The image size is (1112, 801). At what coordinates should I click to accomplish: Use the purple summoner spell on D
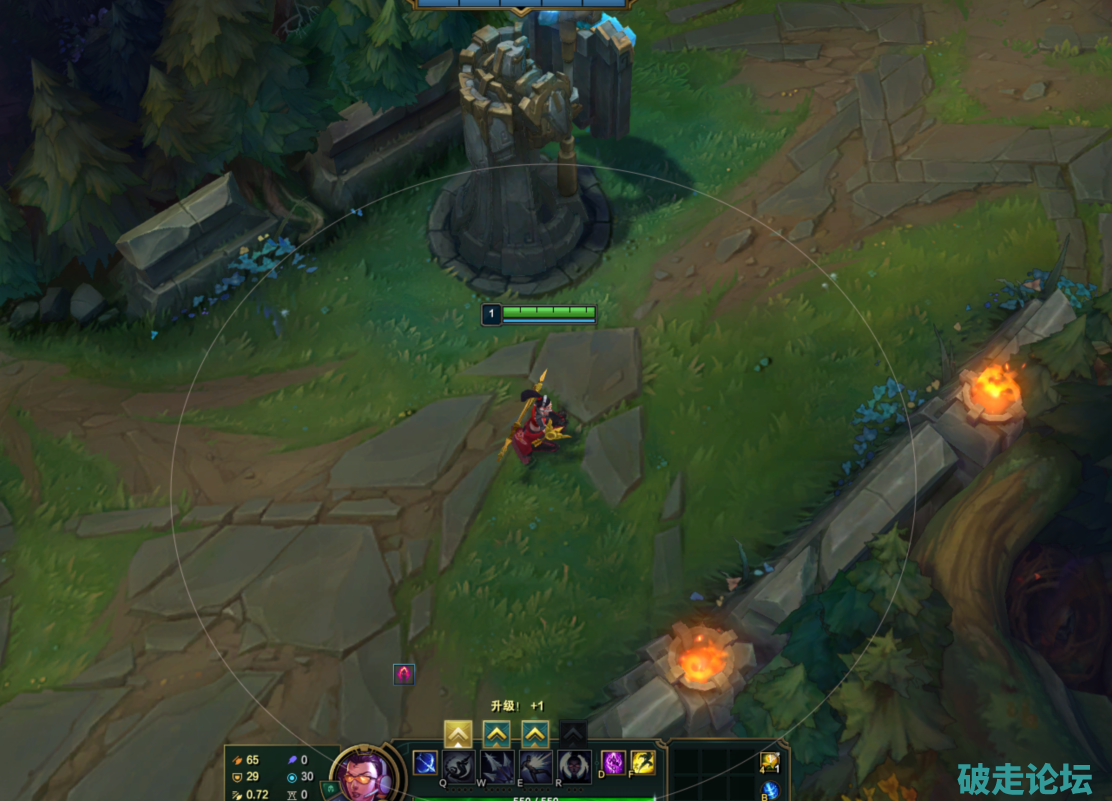point(612,762)
